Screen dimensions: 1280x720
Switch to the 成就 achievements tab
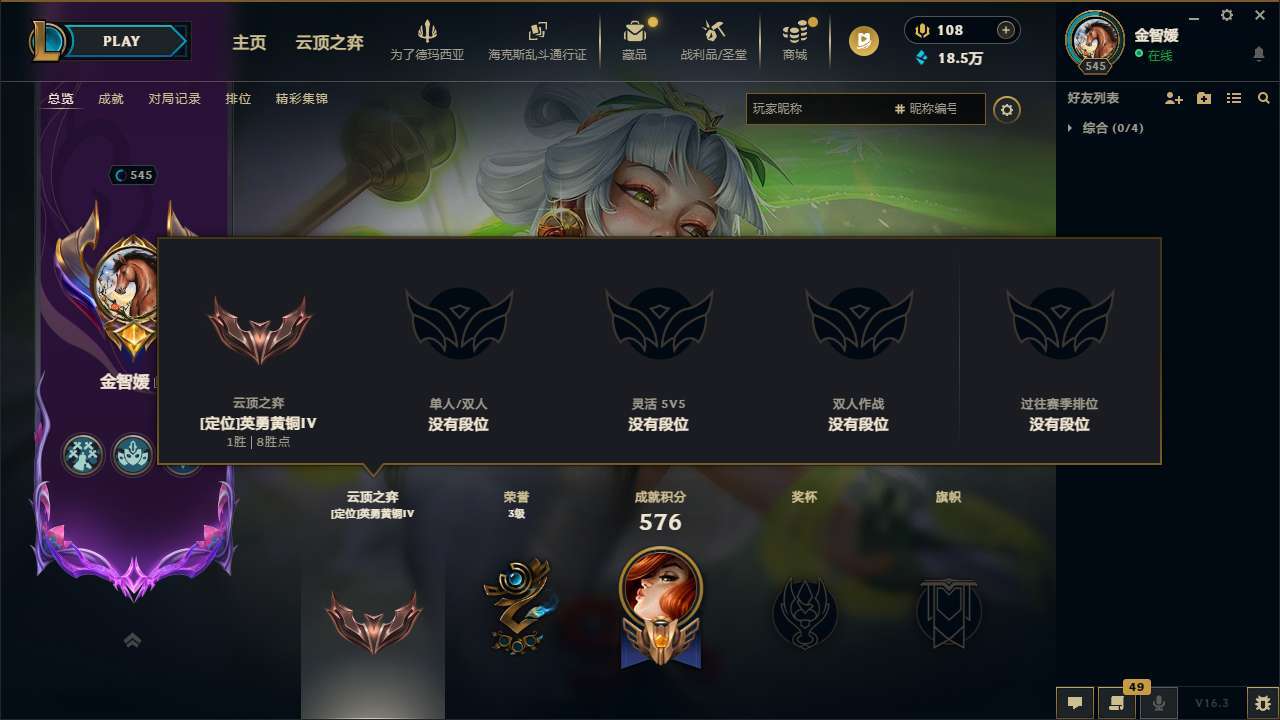110,98
